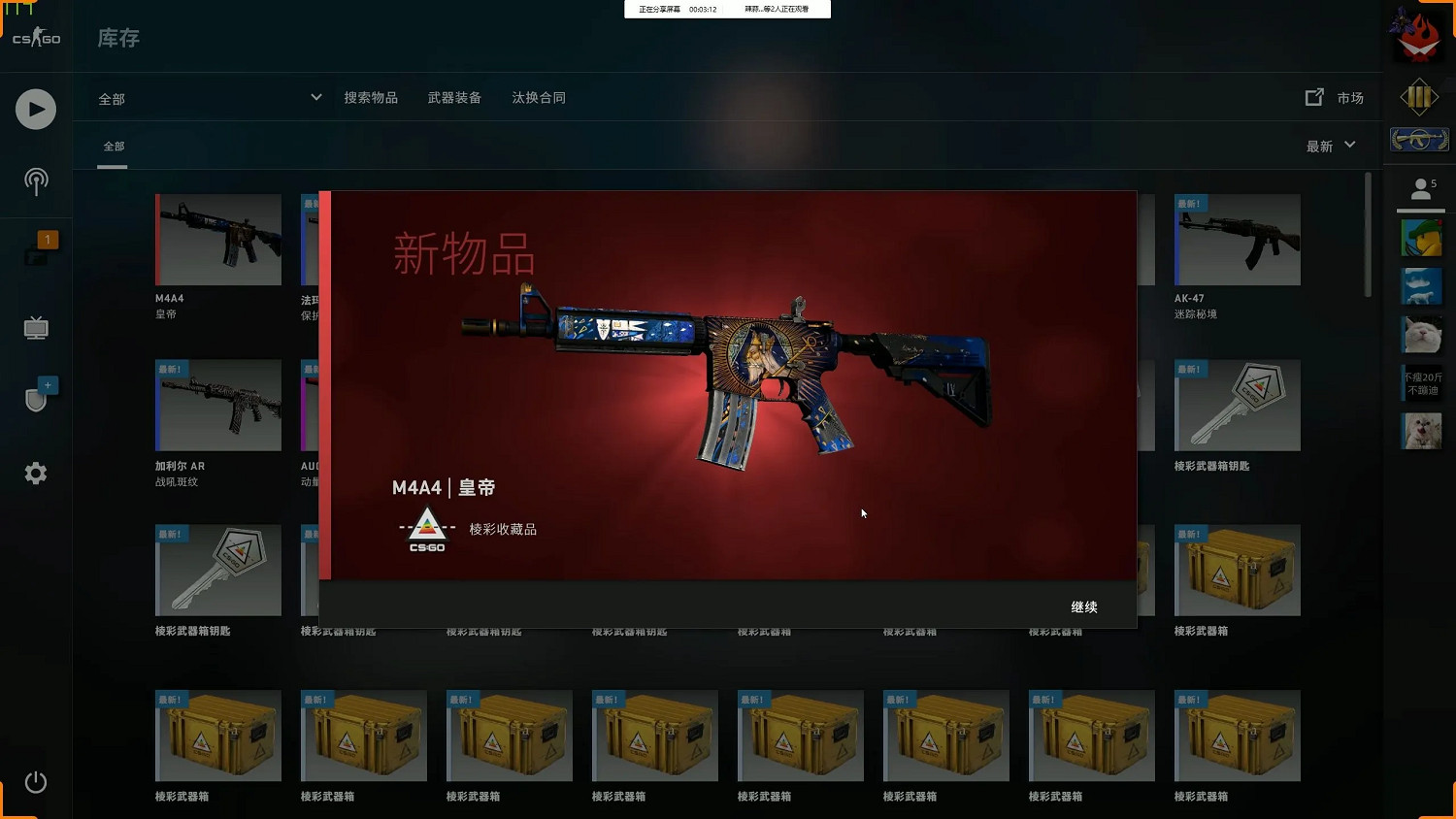The image size is (1456, 819).
Task: Open the 市场 market link
Action: (1349, 97)
